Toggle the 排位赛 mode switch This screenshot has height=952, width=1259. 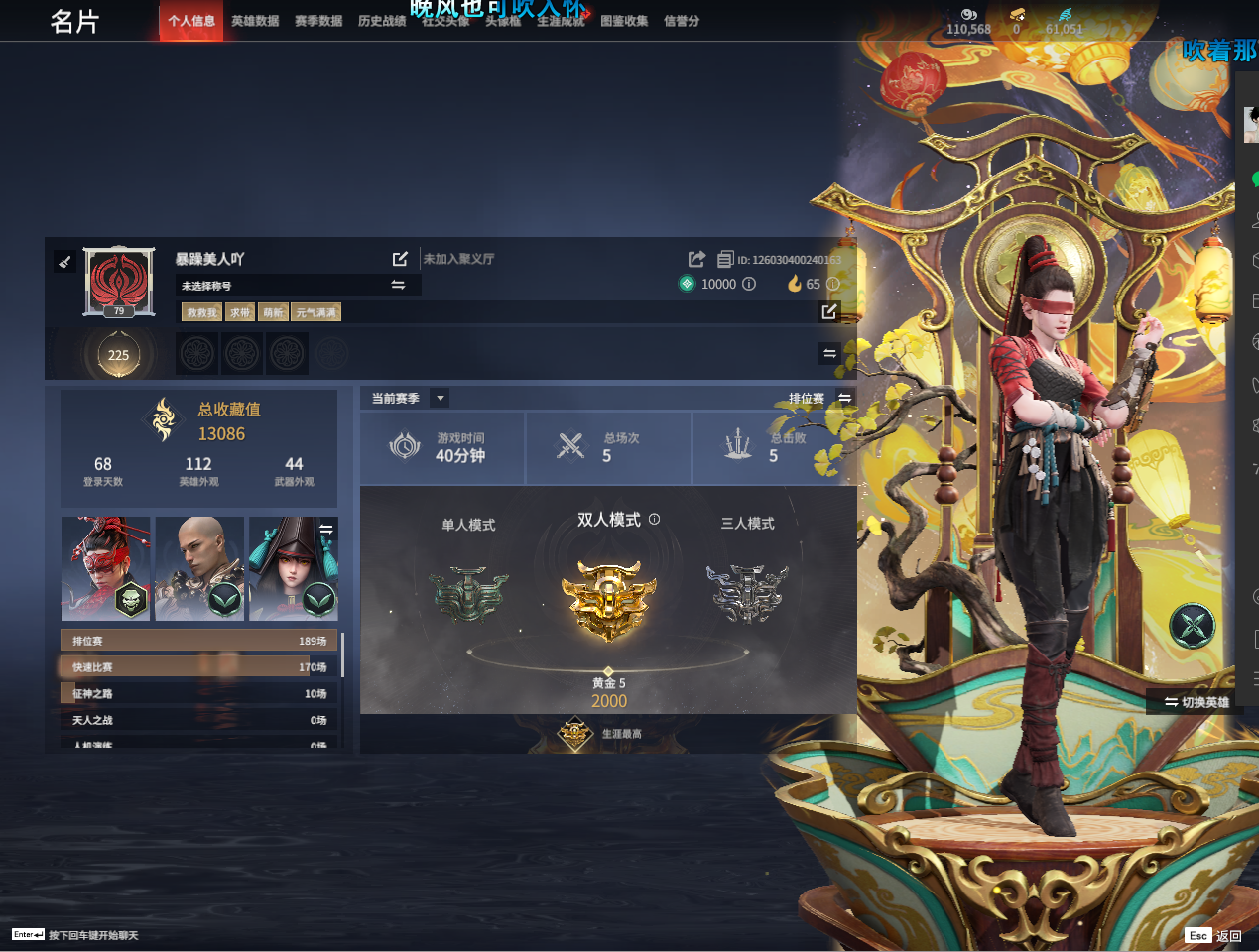[x=844, y=398]
